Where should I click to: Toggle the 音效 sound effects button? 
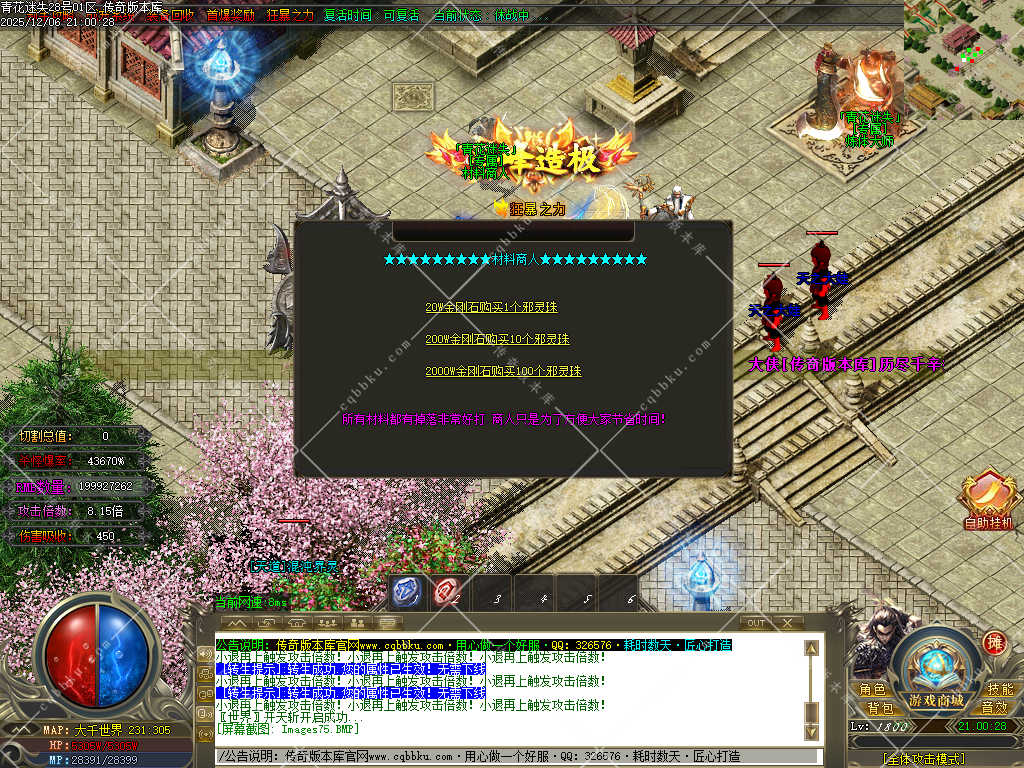click(x=994, y=707)
